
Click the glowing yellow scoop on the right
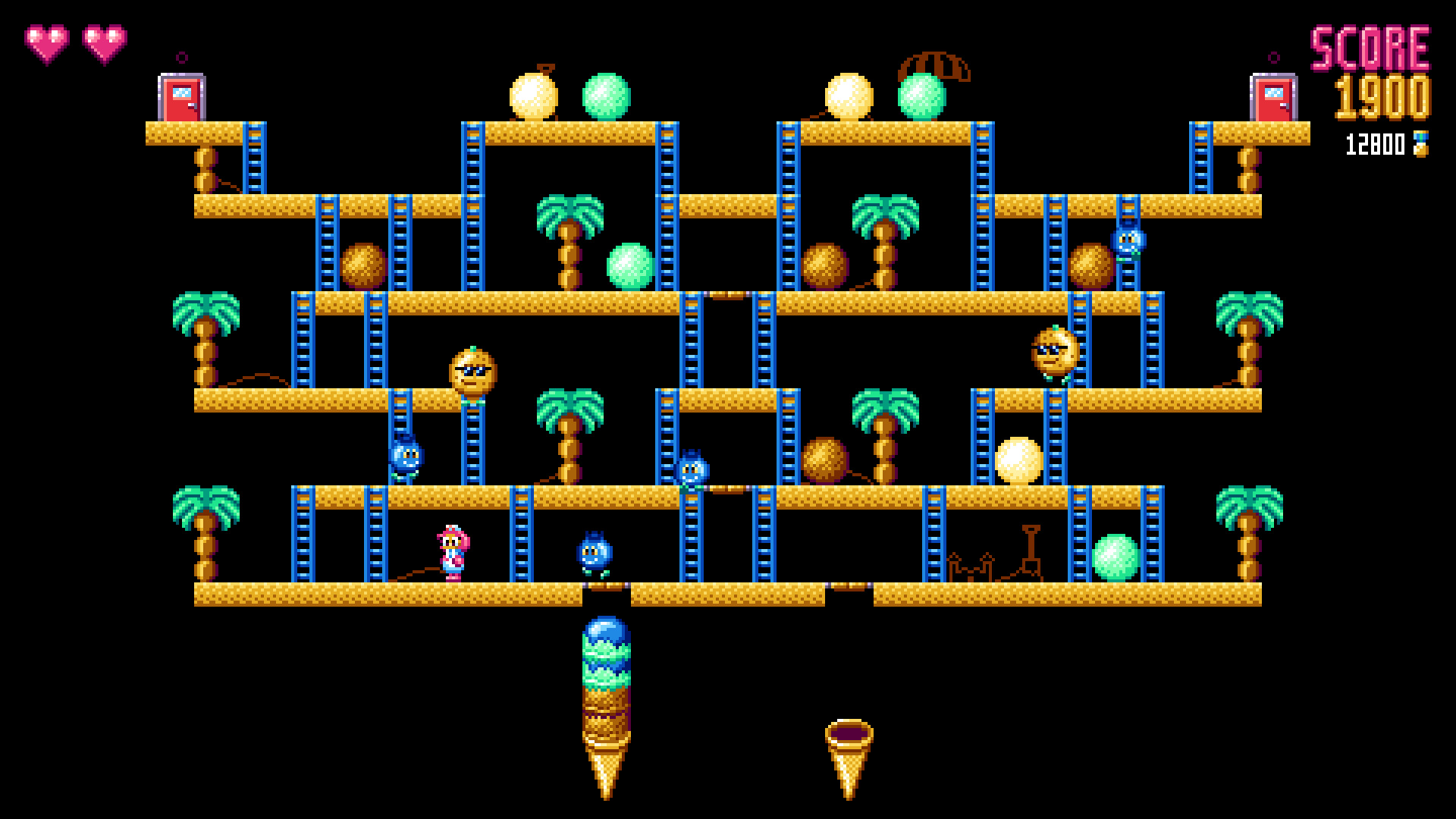click(1016, 461)
